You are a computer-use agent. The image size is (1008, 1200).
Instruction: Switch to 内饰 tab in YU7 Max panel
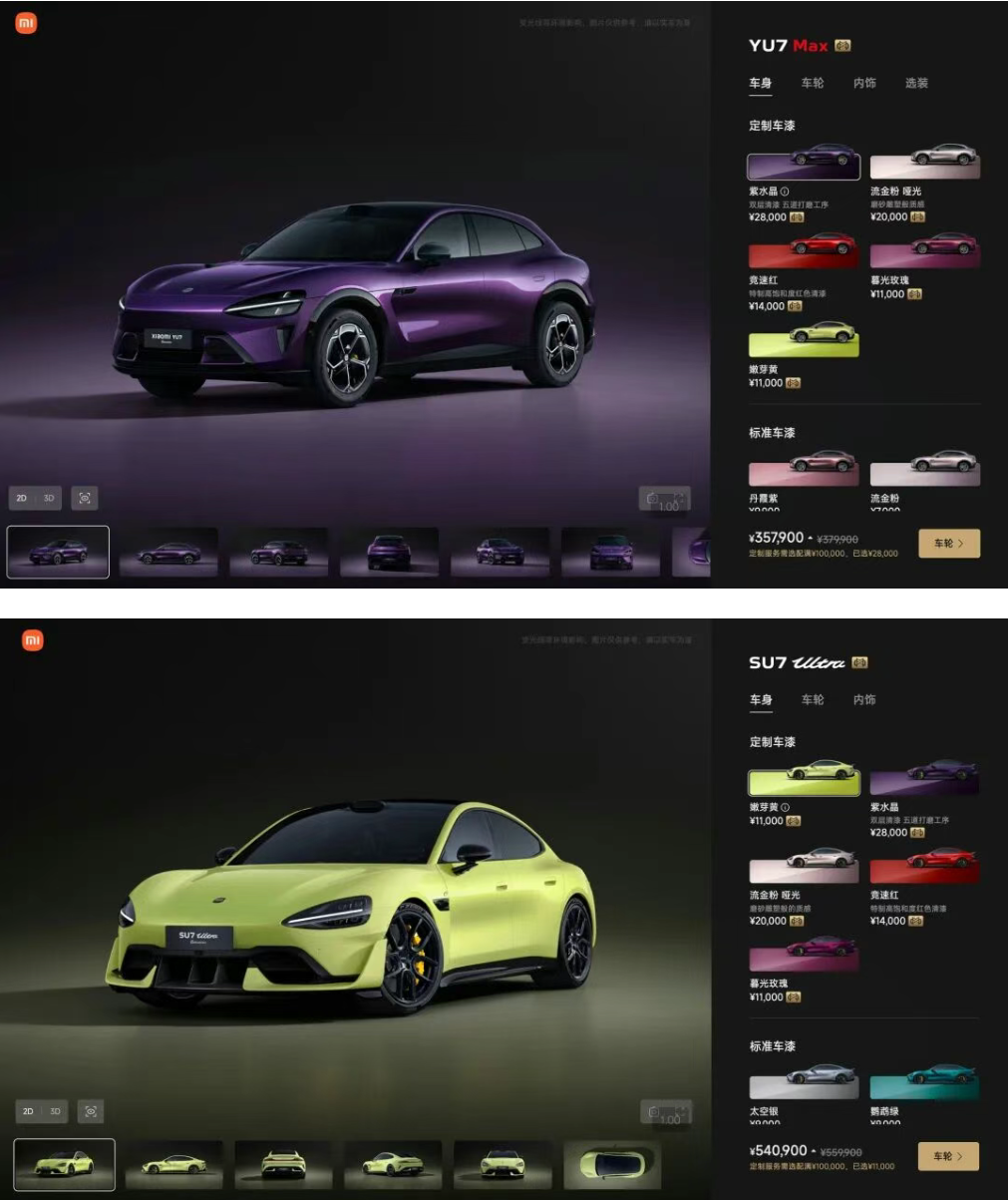[x=864, y=84]
